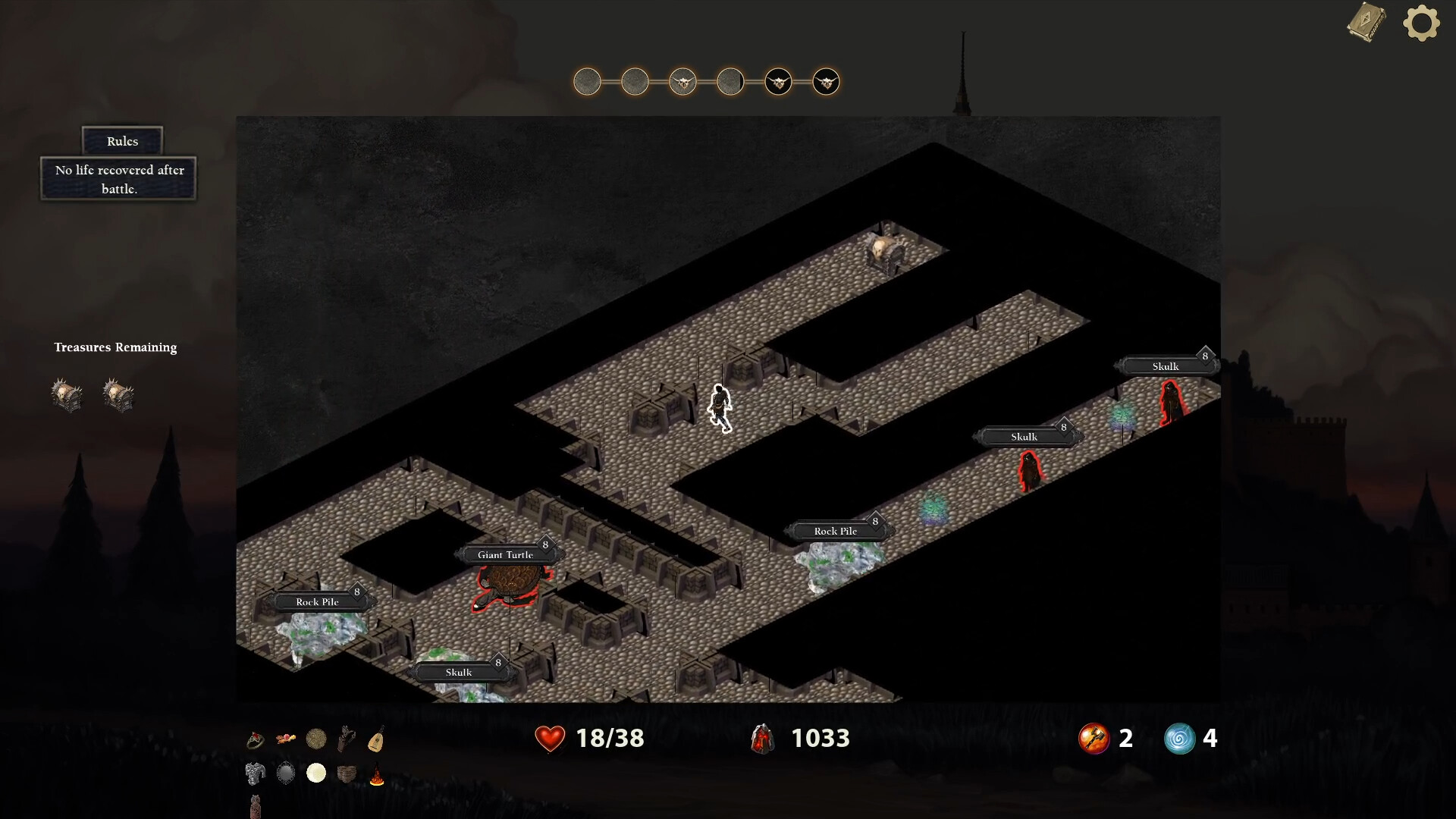The image size is (1456, 819).
Task: Click the final skull level node
Action: coord(827,82)
